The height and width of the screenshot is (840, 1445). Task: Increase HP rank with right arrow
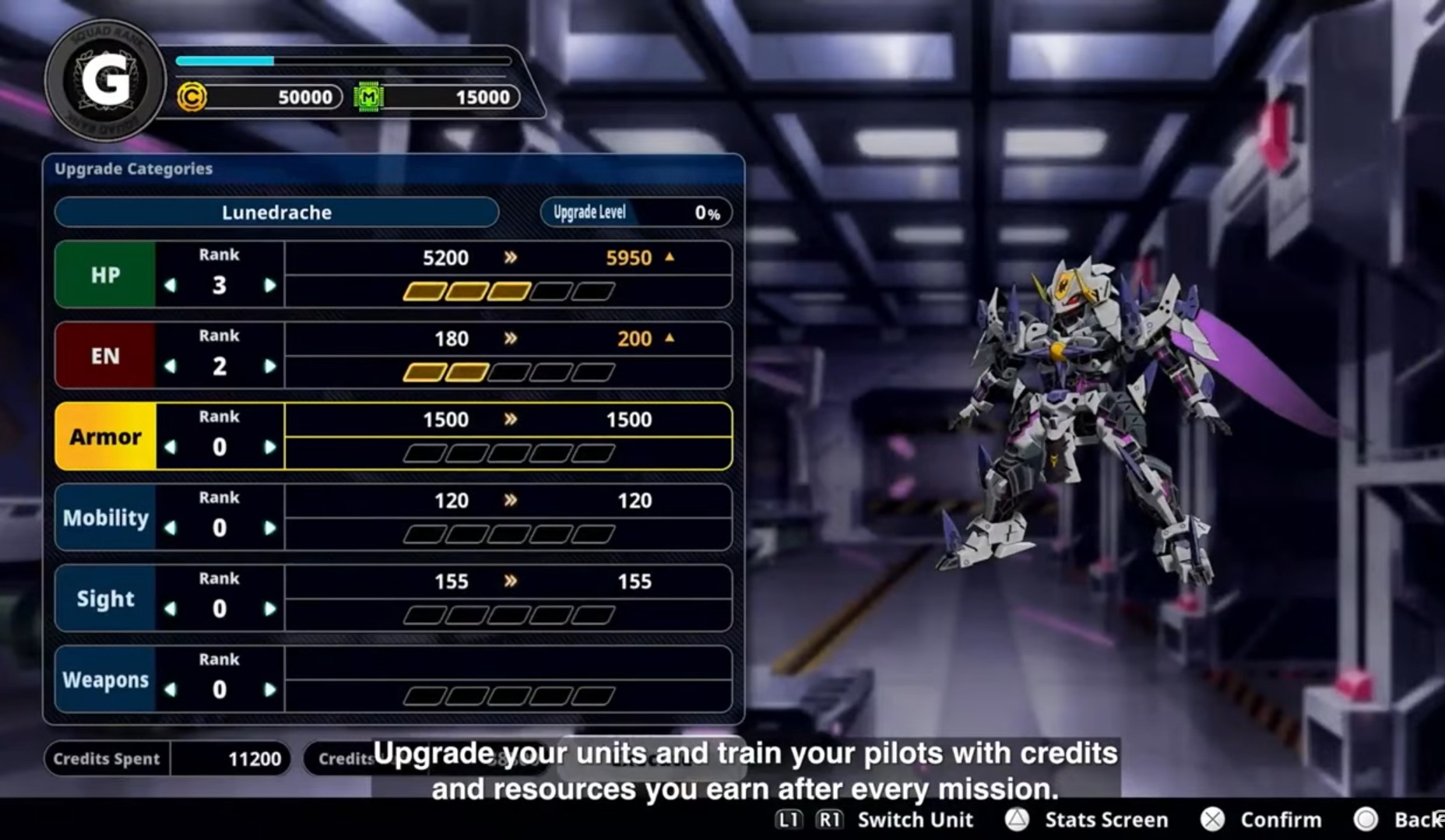269,286
